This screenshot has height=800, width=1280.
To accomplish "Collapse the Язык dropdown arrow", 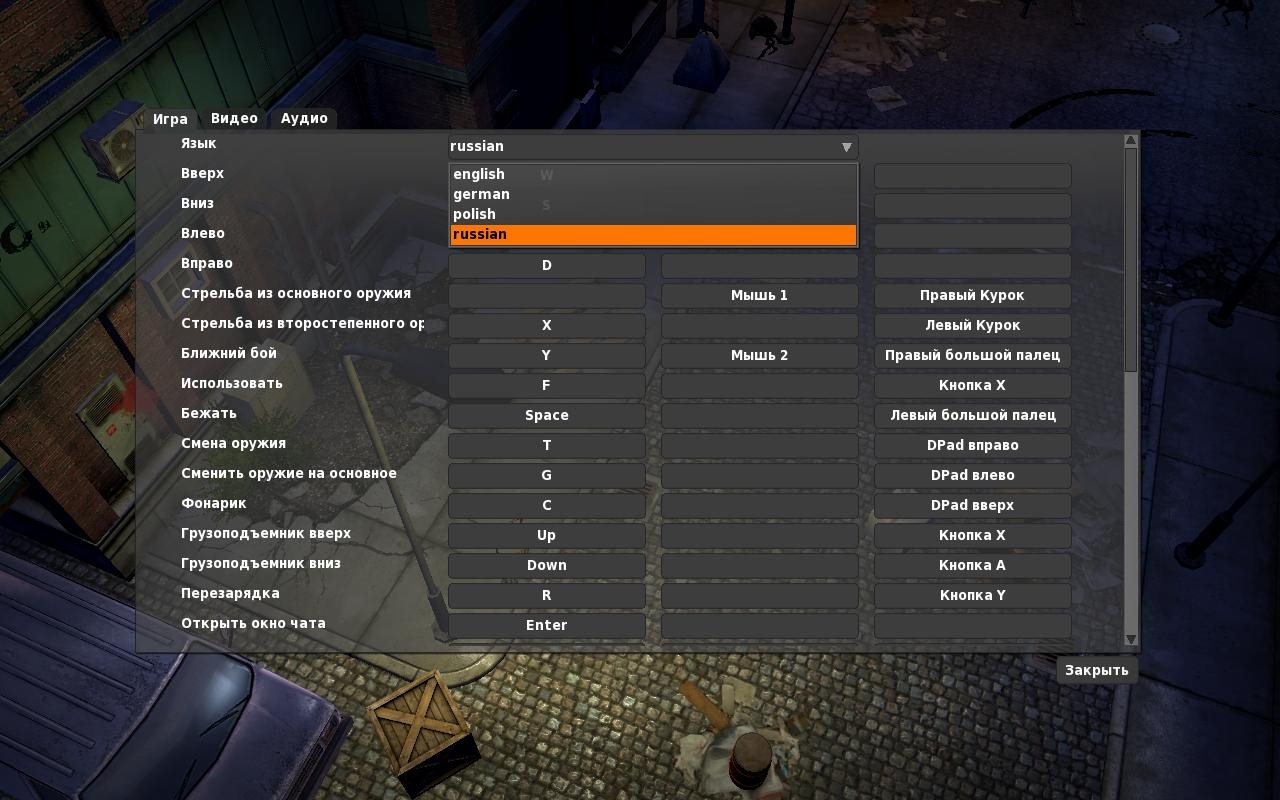I will coord(846,147).
